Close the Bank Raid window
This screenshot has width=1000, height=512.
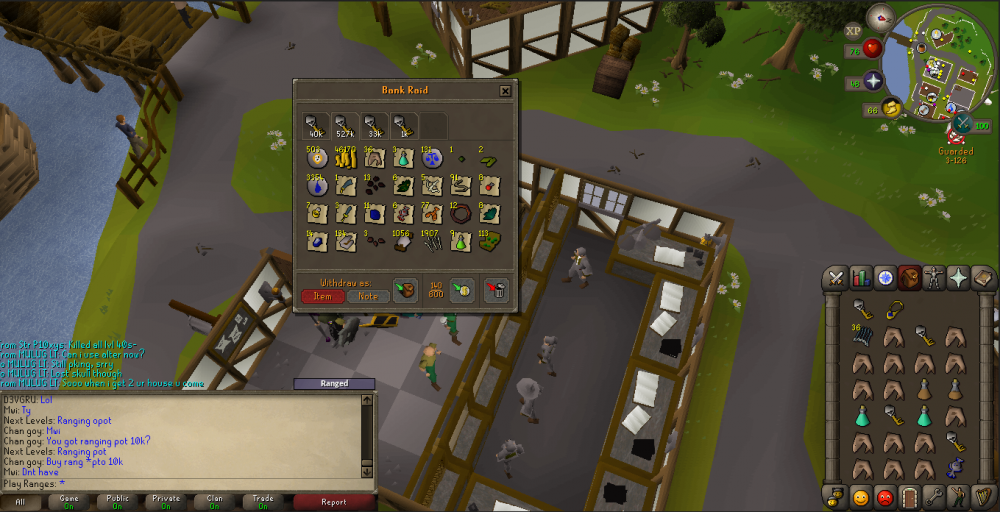(505, 91)
